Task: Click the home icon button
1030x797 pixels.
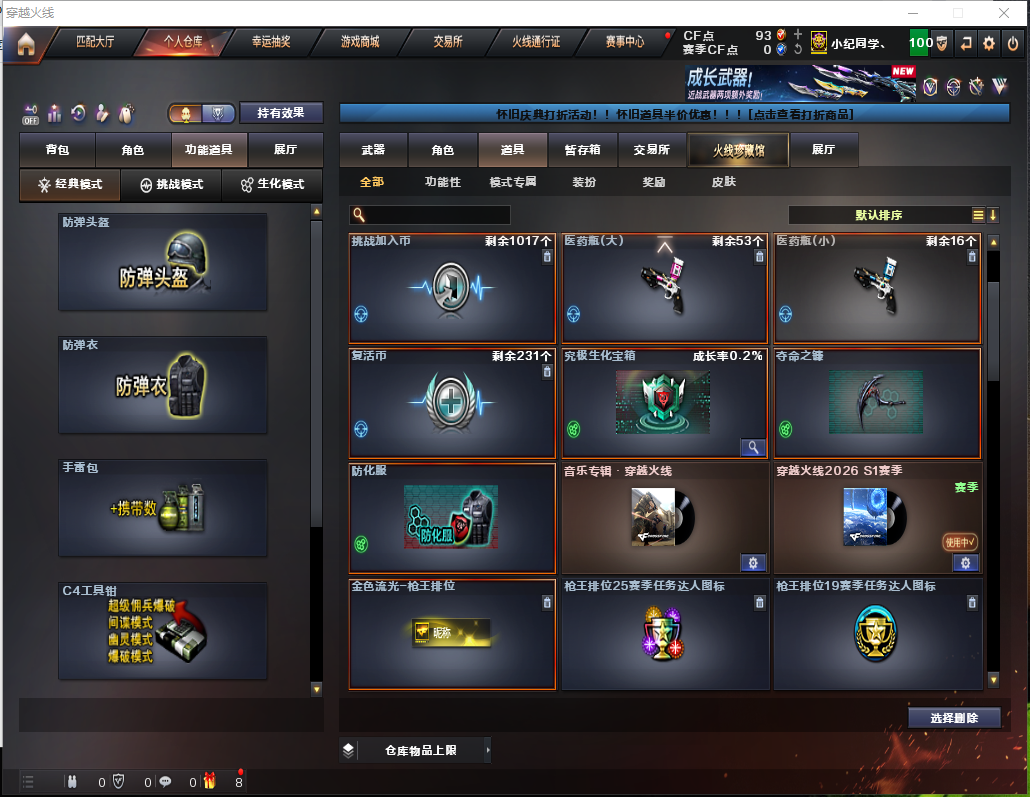Action: click(x=25, y=43)
